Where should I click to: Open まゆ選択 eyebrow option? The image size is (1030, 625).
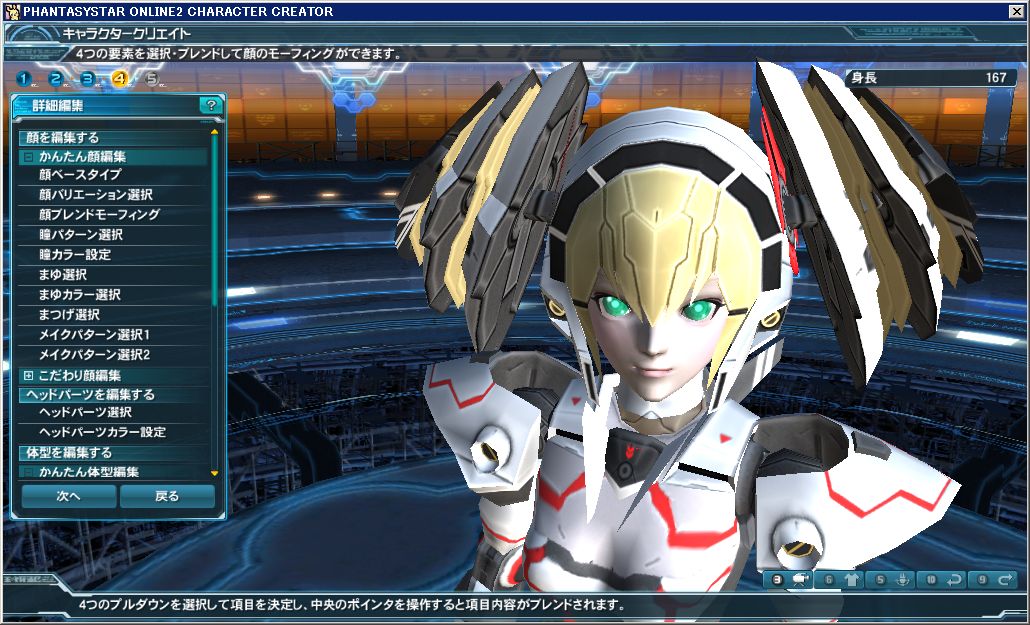tap(62, 275)
